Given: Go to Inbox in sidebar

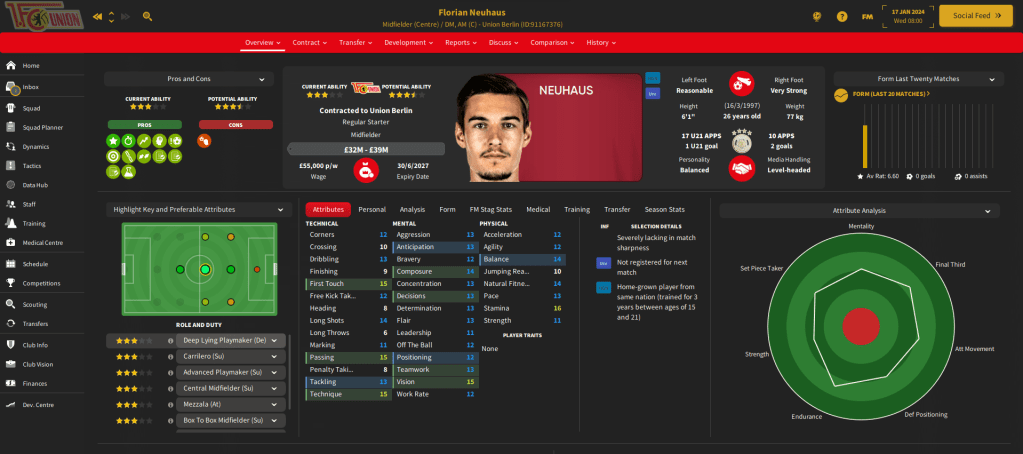Looking at the screenshot, I should click(31, 88).
